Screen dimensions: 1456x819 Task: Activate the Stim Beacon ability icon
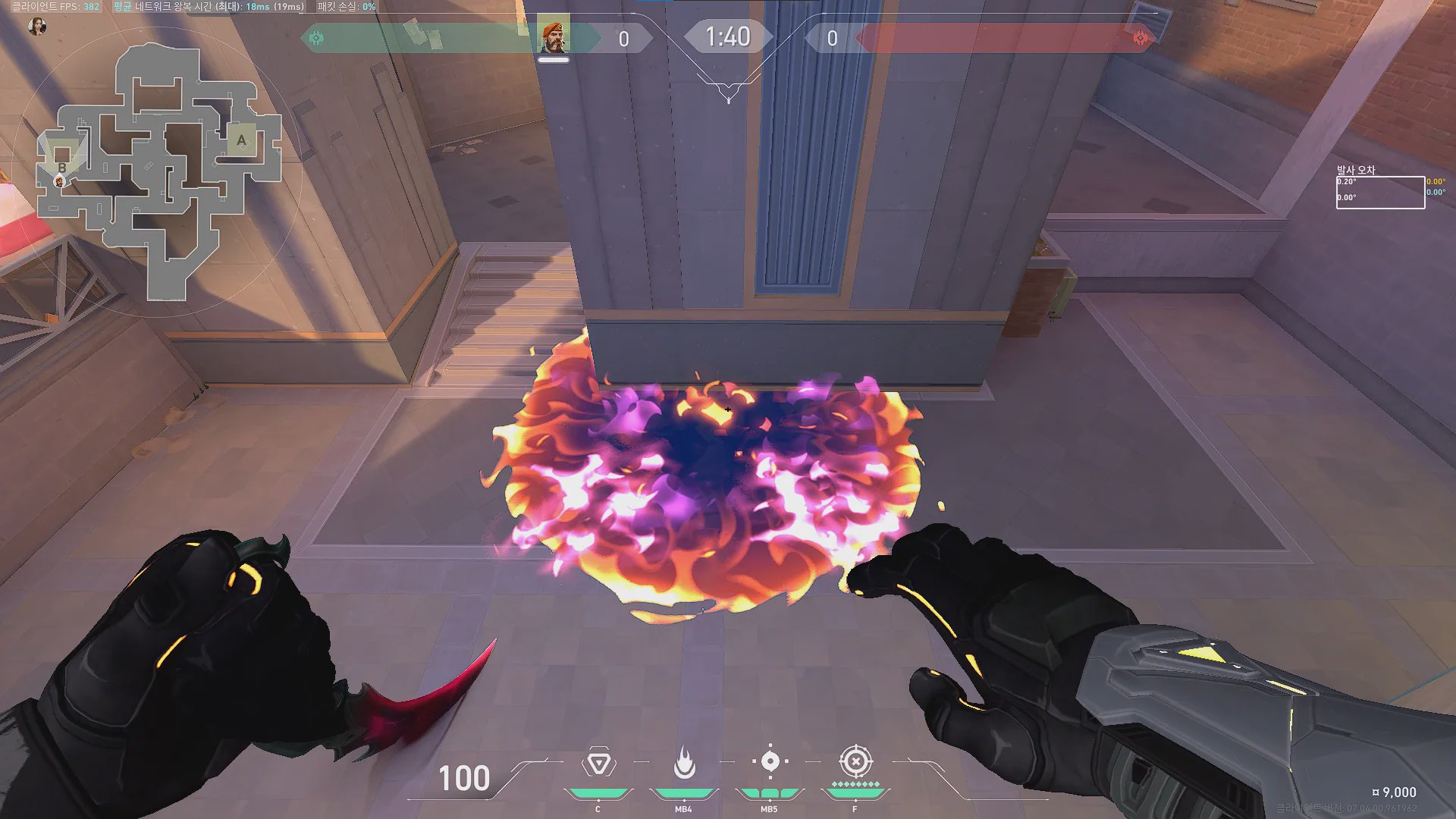598,763
